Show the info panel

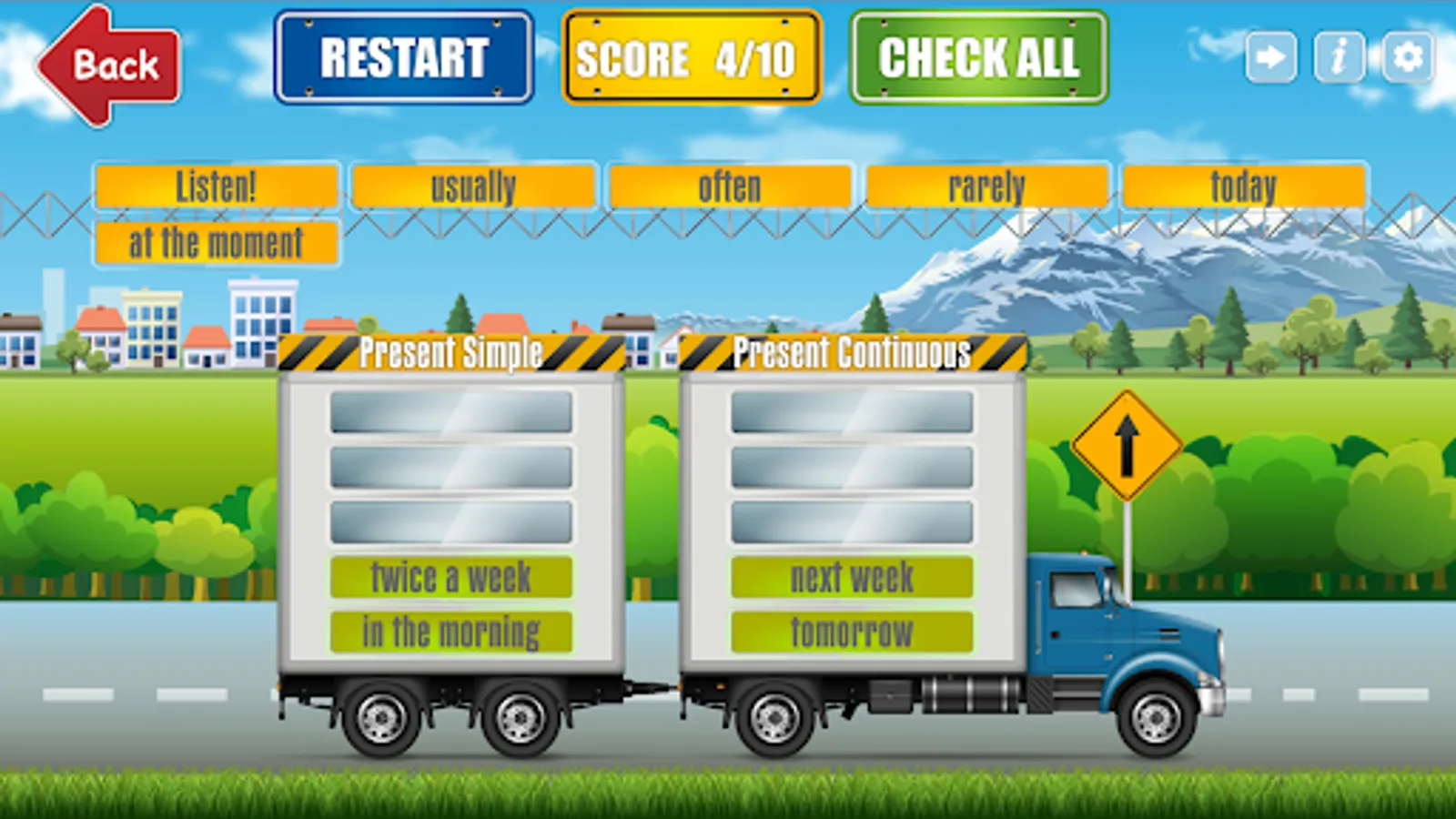coord(1340,57)
